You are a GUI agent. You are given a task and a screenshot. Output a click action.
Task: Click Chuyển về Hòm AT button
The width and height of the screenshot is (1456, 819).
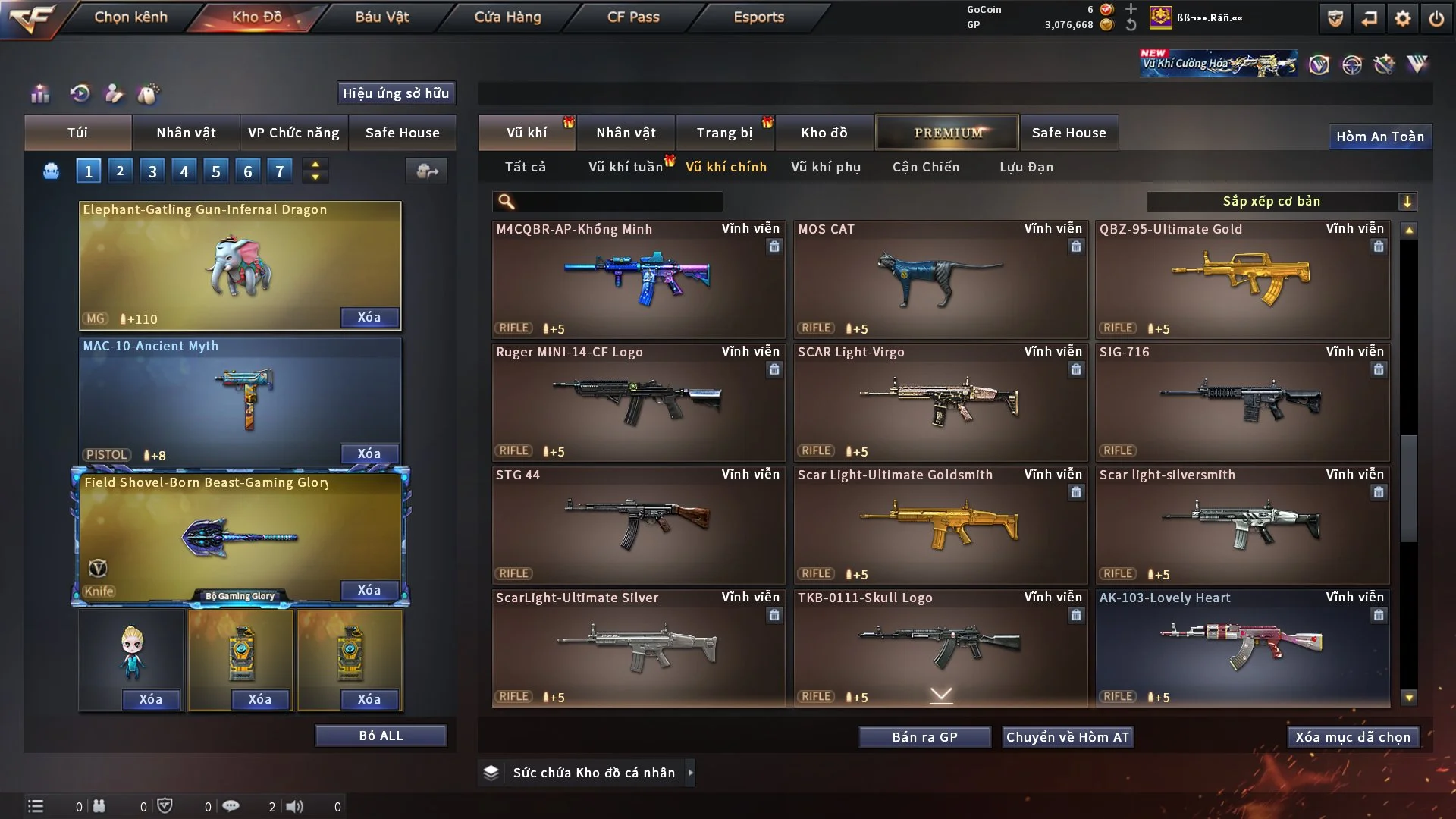(x=1068, y=737)
